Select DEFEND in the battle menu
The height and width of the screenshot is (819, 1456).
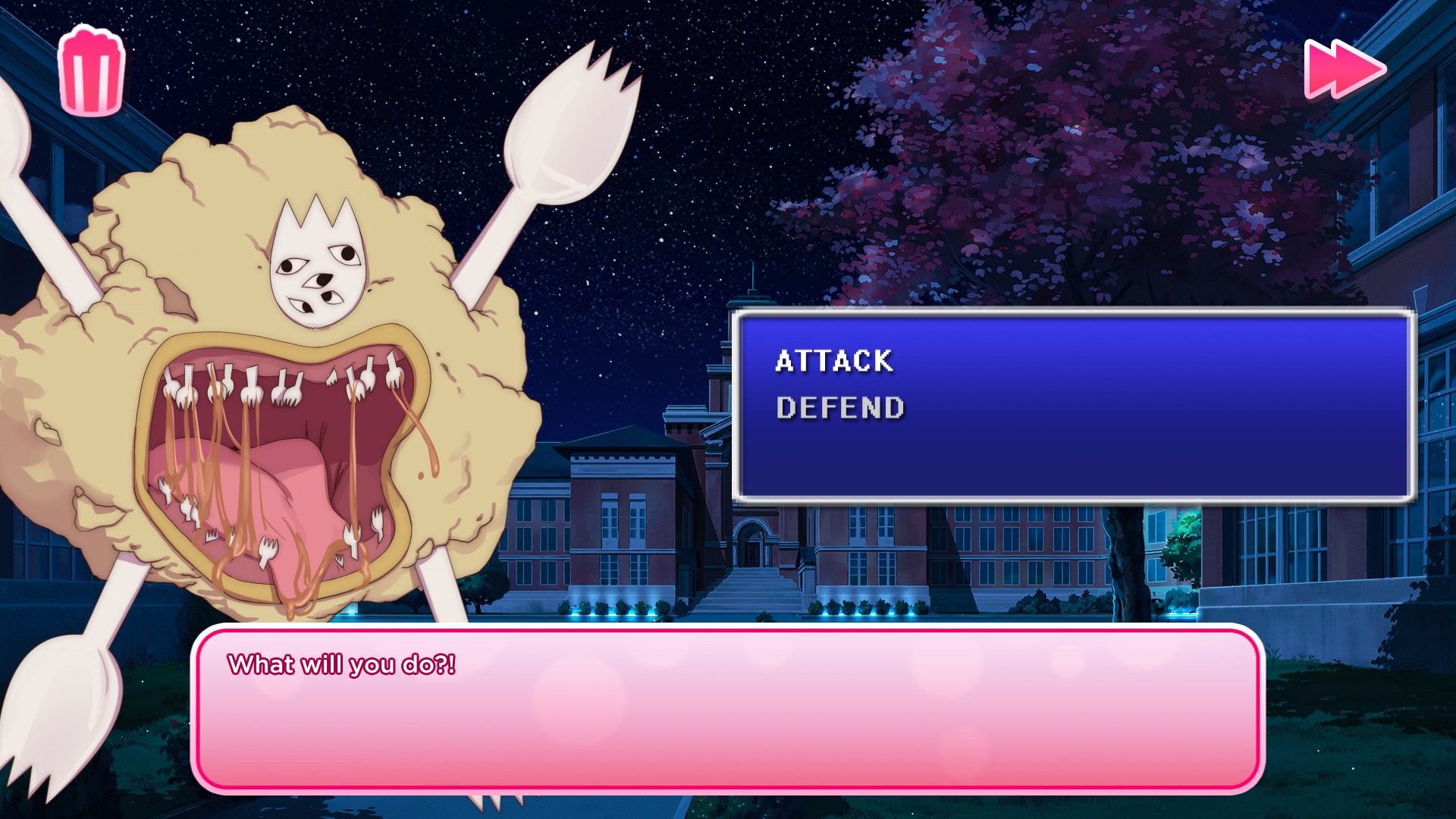point(840,408)
